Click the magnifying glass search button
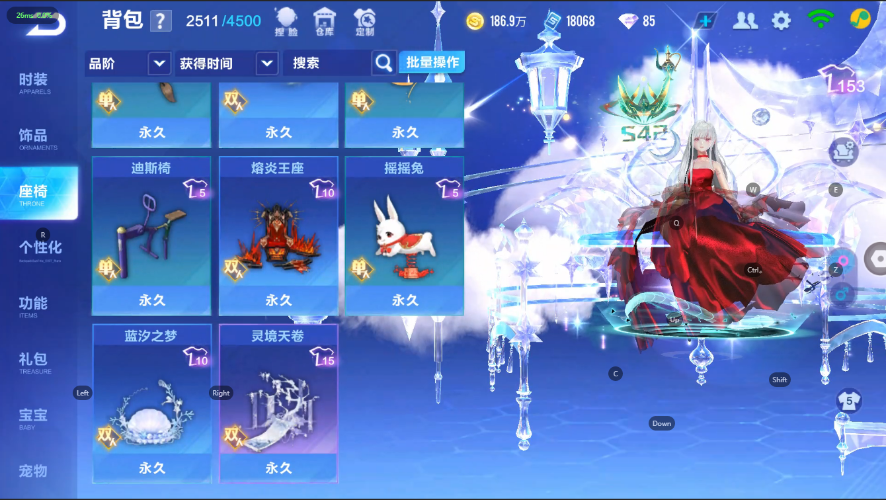886x500 pixels. tap(384, 63)
